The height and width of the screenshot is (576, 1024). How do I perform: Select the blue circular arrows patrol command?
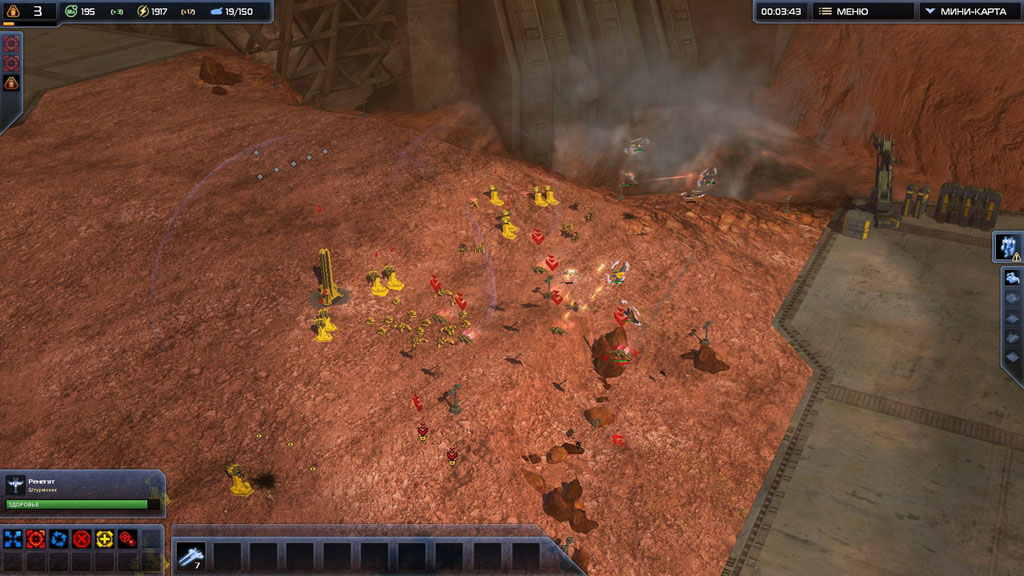[59, 539]
